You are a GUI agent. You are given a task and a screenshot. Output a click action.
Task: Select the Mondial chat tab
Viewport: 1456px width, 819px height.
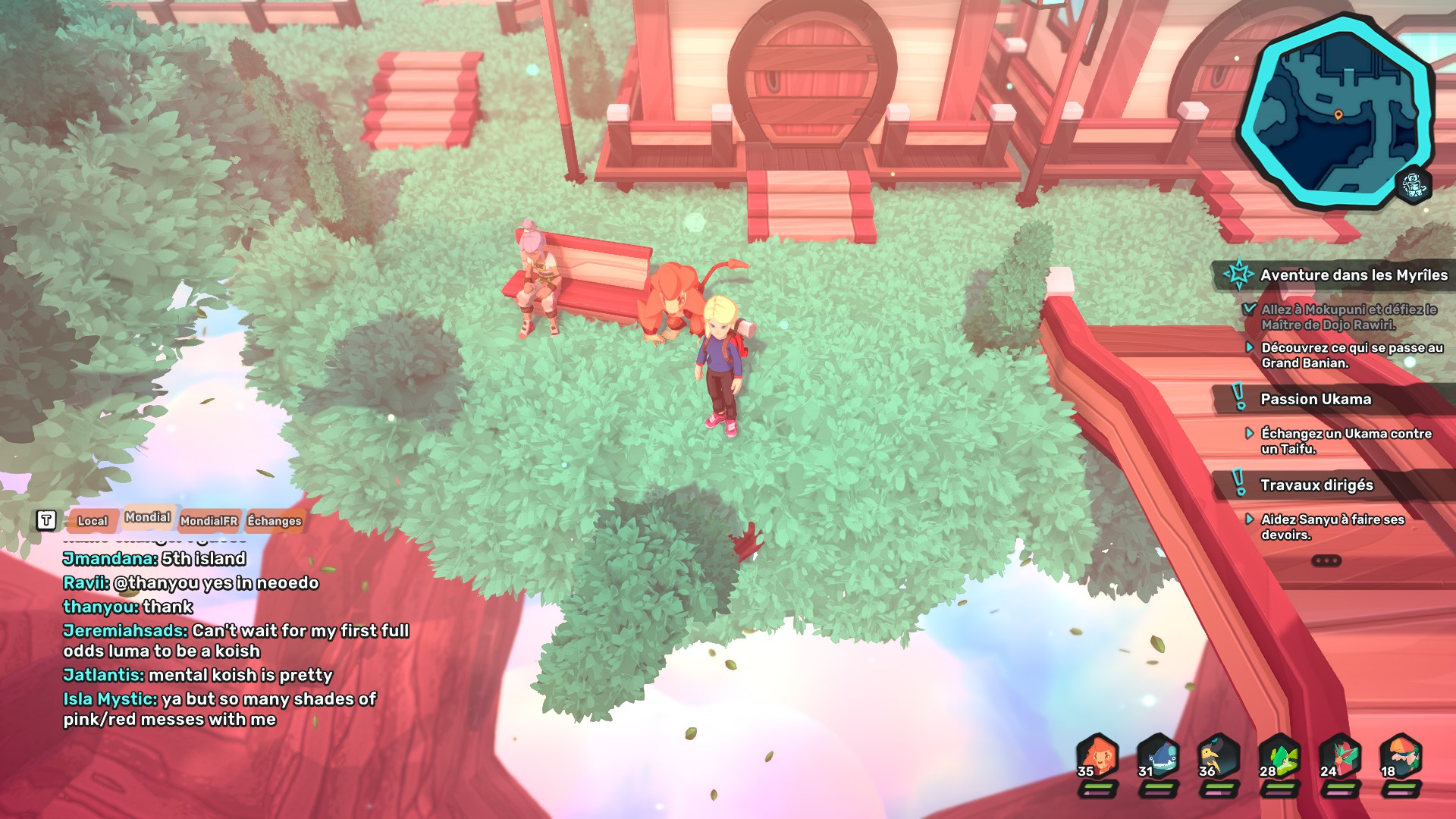tap(147, 517)
